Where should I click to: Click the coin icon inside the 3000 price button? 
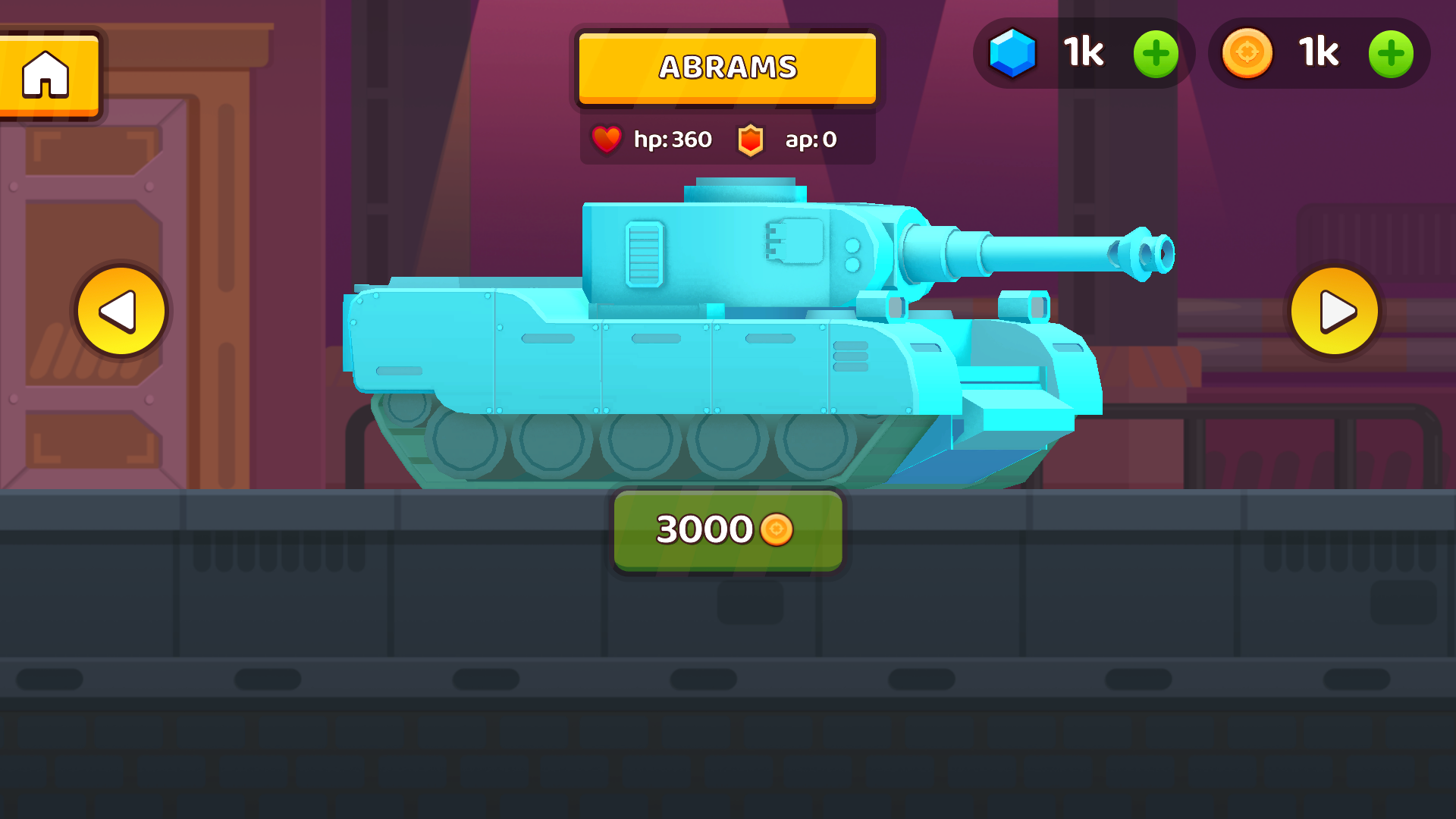tap(777, 530)
